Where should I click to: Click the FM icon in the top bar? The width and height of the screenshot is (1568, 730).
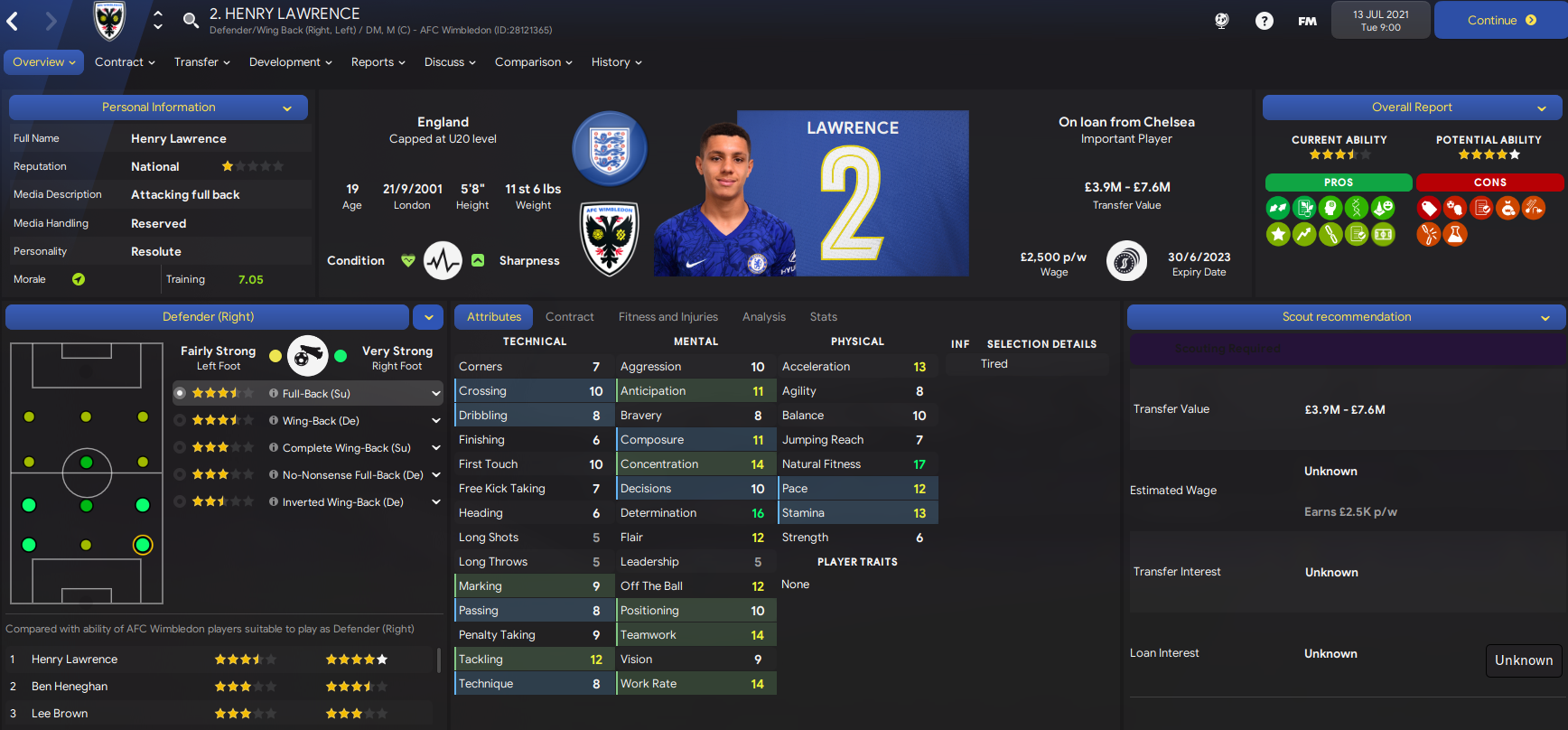click(1307, 20)
